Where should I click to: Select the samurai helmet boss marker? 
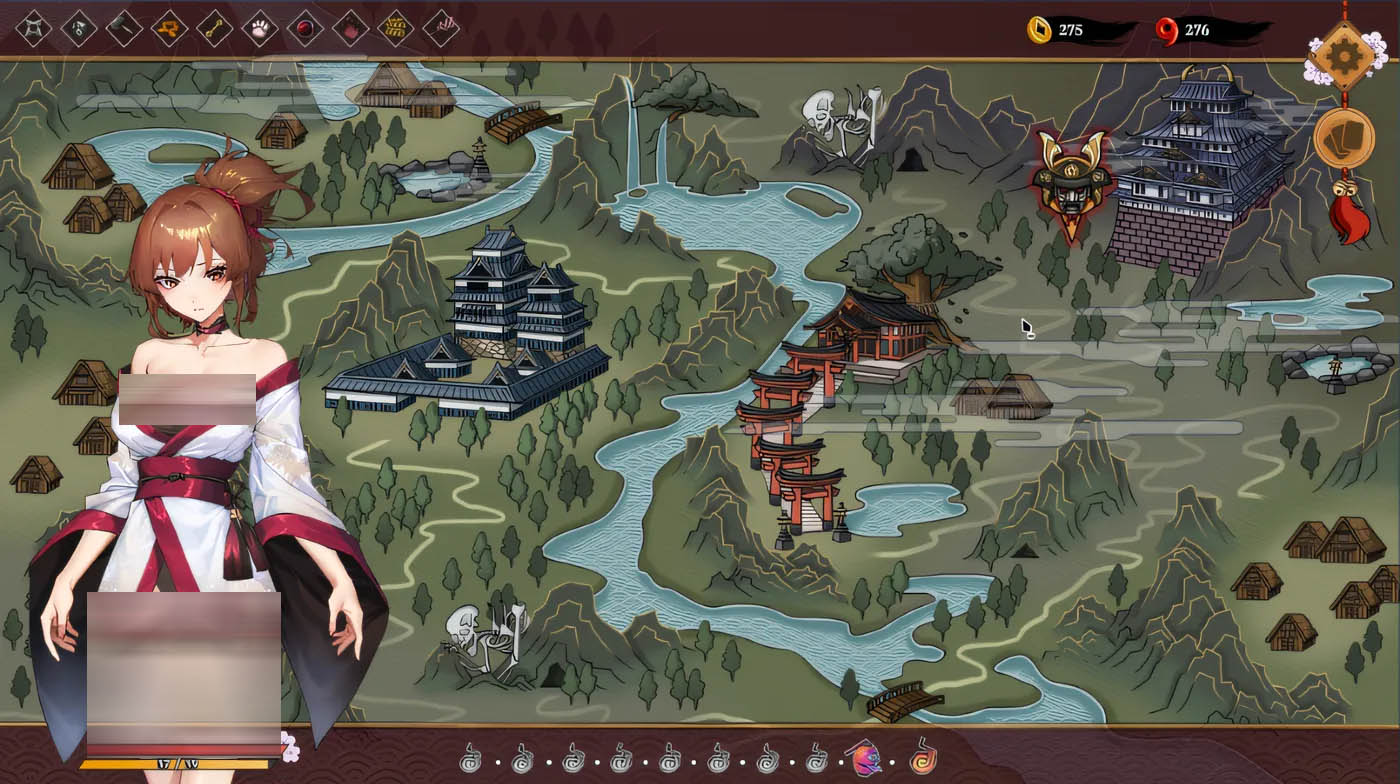coord(1071,182)
